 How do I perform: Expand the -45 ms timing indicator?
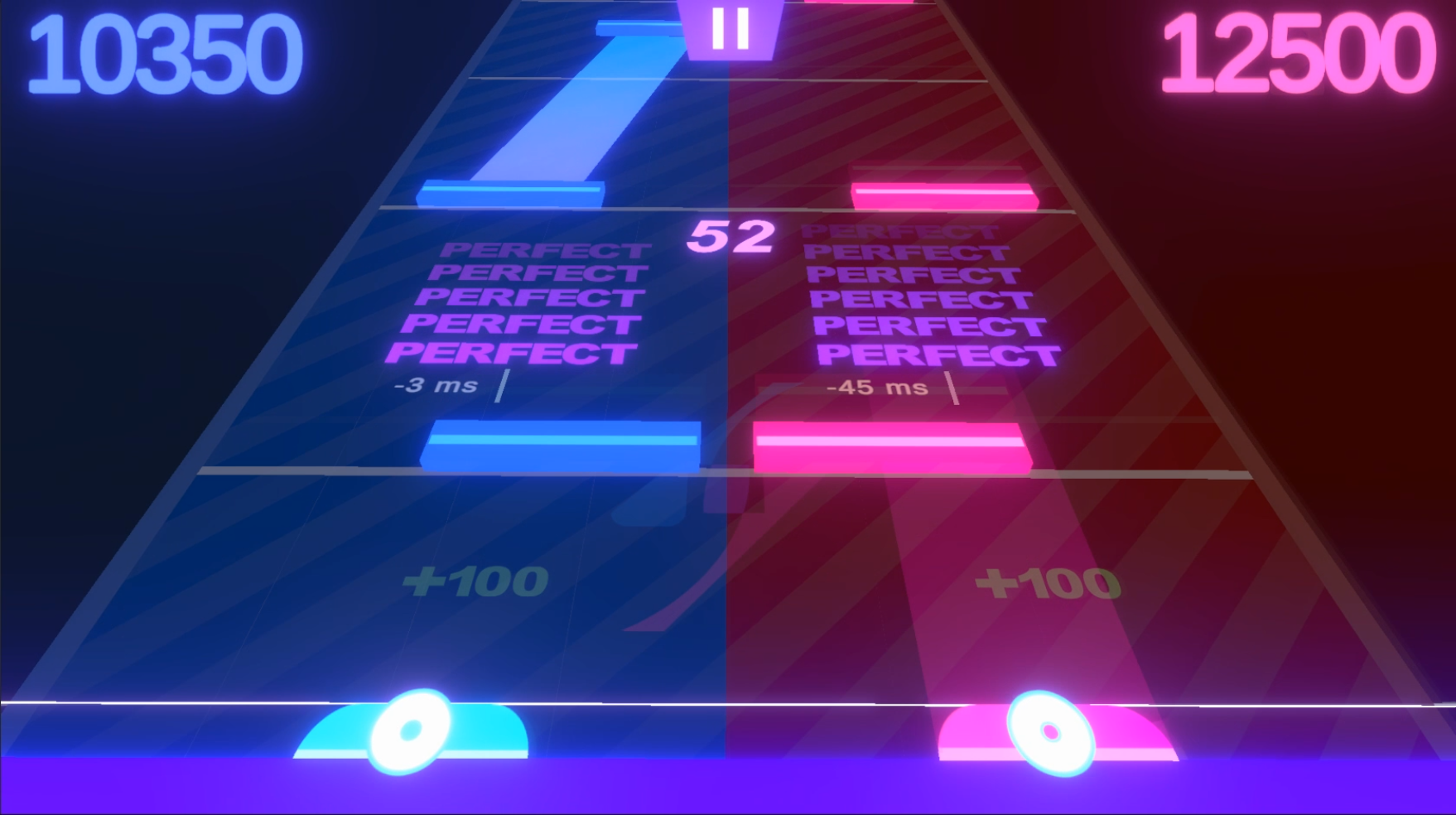(x=877, y=387)
